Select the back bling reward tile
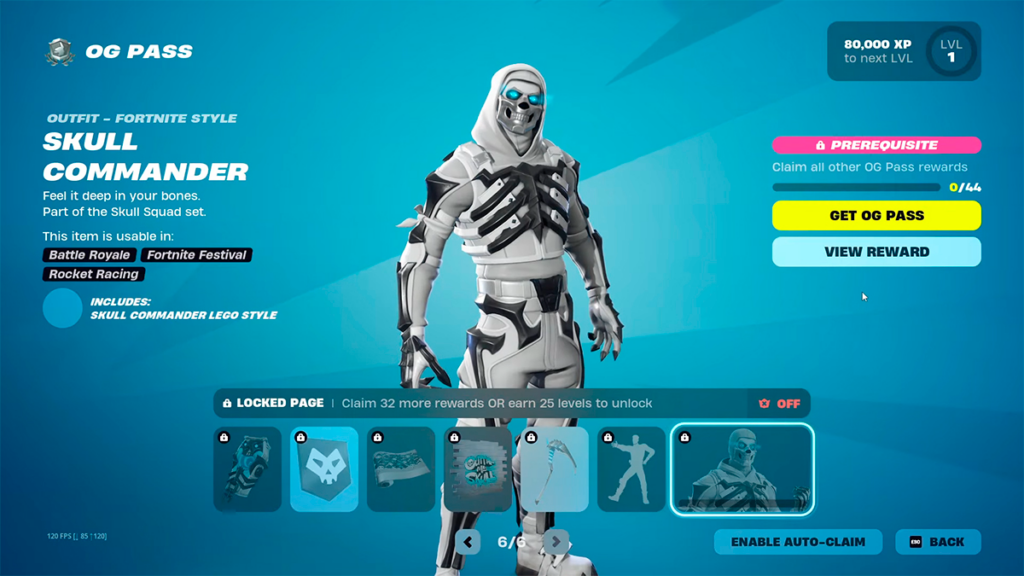 (247, 469)
